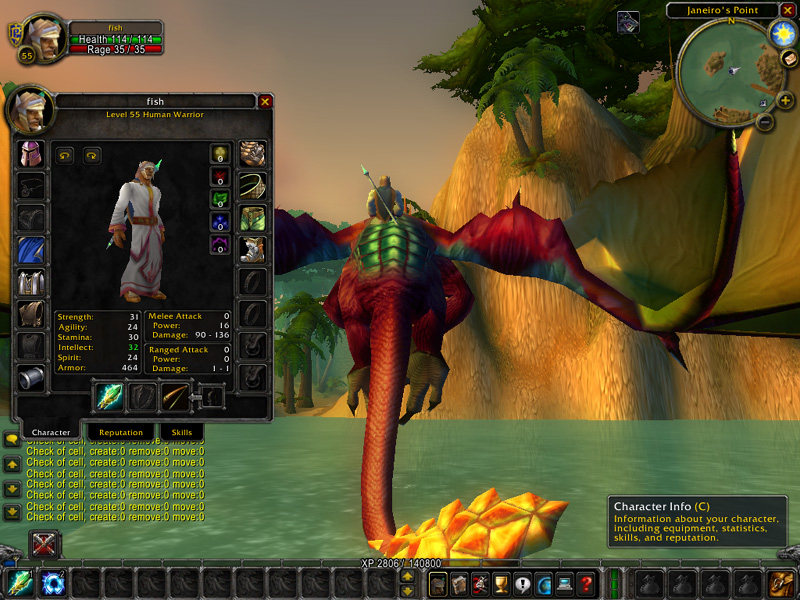Screen dimensions: 800x600
Task: Select the equipped gloves slot
Action: click(252, 155)
